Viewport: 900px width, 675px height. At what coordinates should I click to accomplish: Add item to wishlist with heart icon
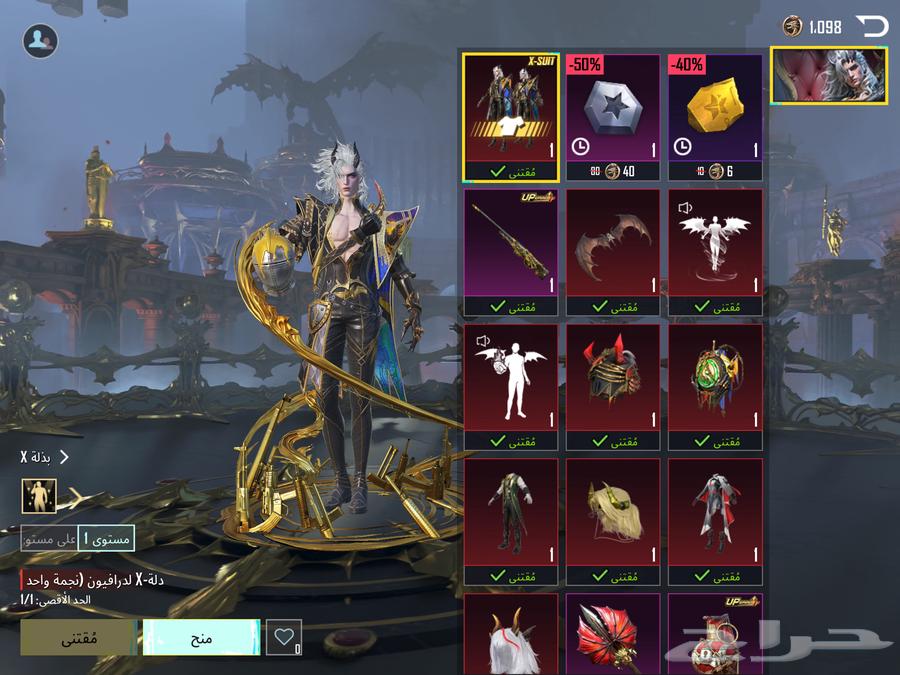[284, 637]
